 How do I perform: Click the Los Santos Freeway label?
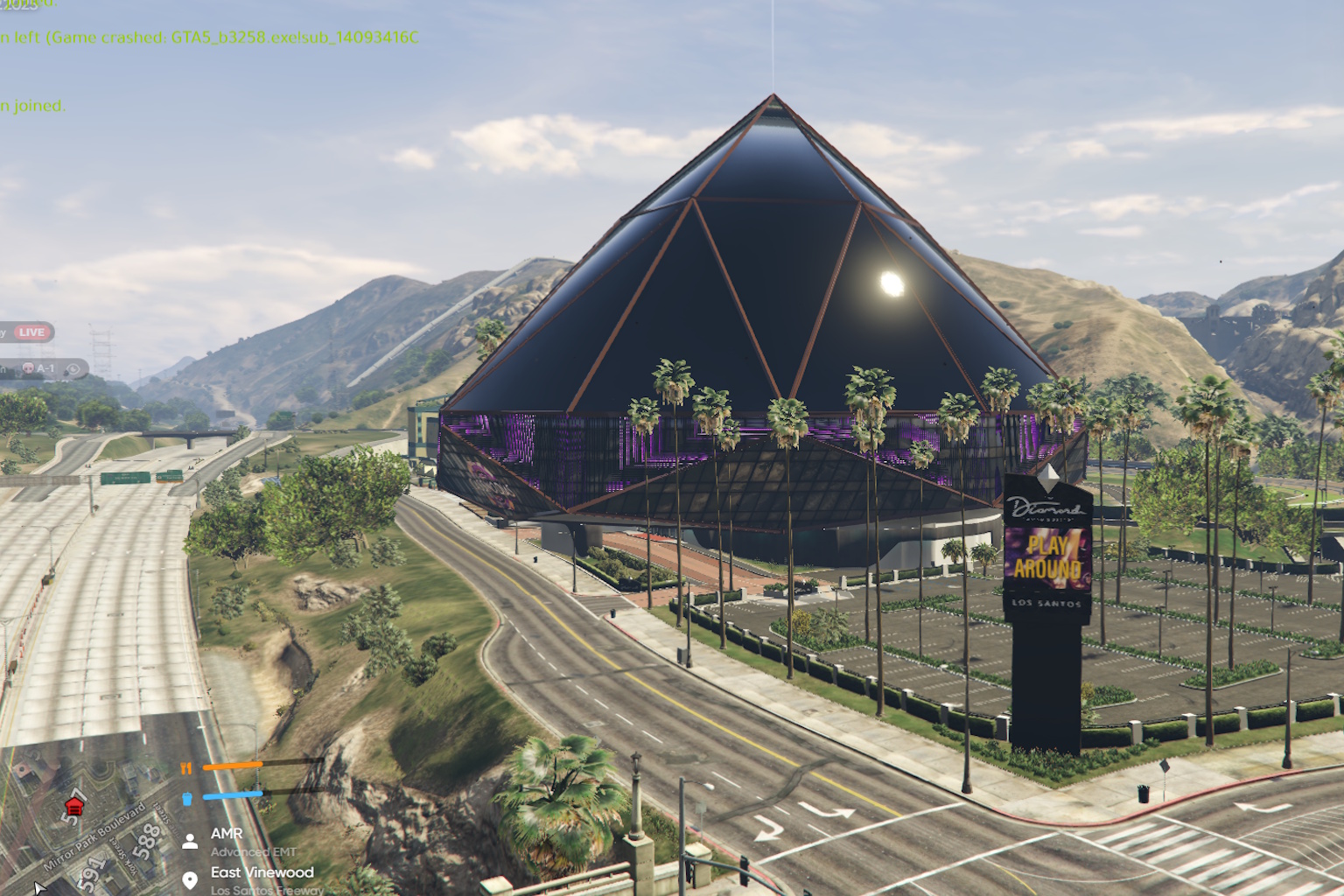(267, 890)
